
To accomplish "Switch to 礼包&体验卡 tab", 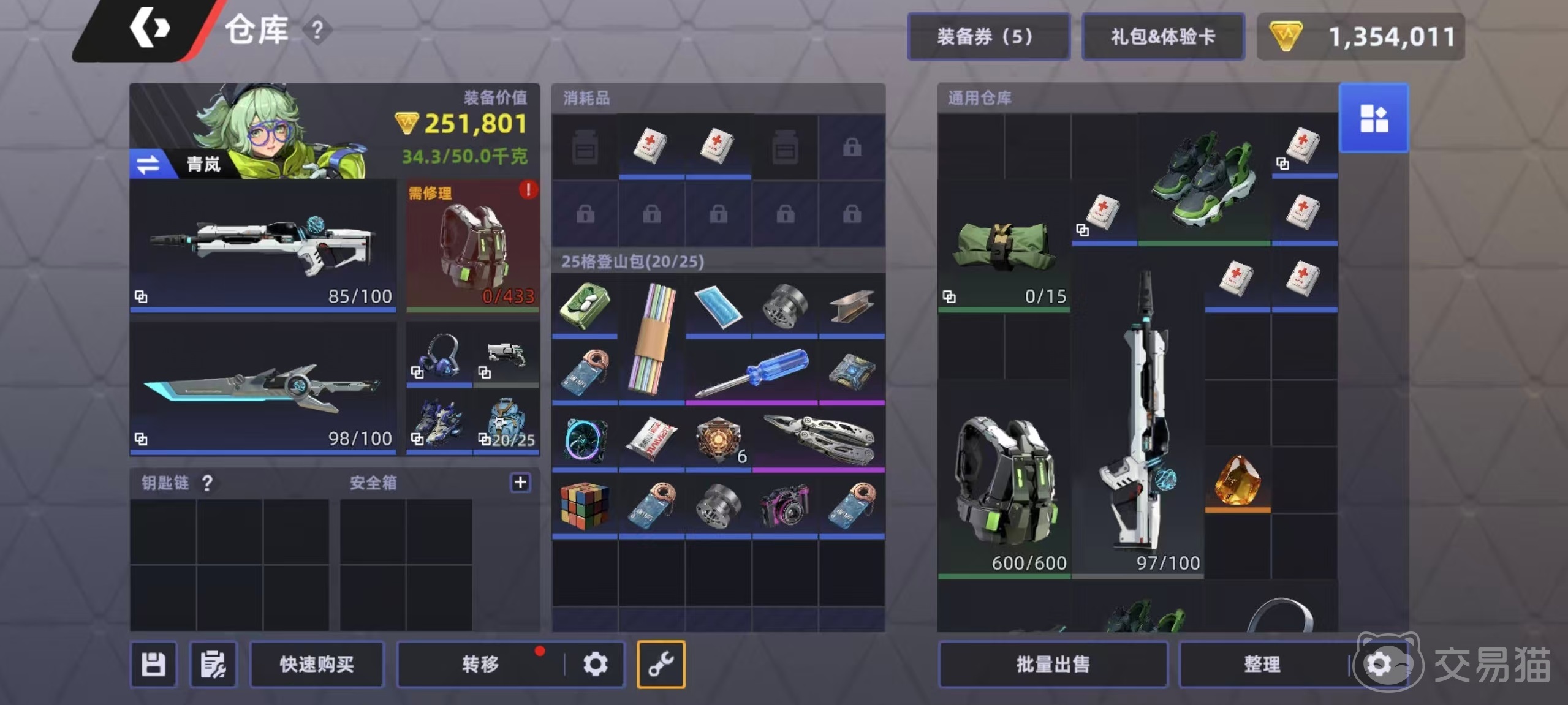I will pyautogui.click(x=1162, y=36).
